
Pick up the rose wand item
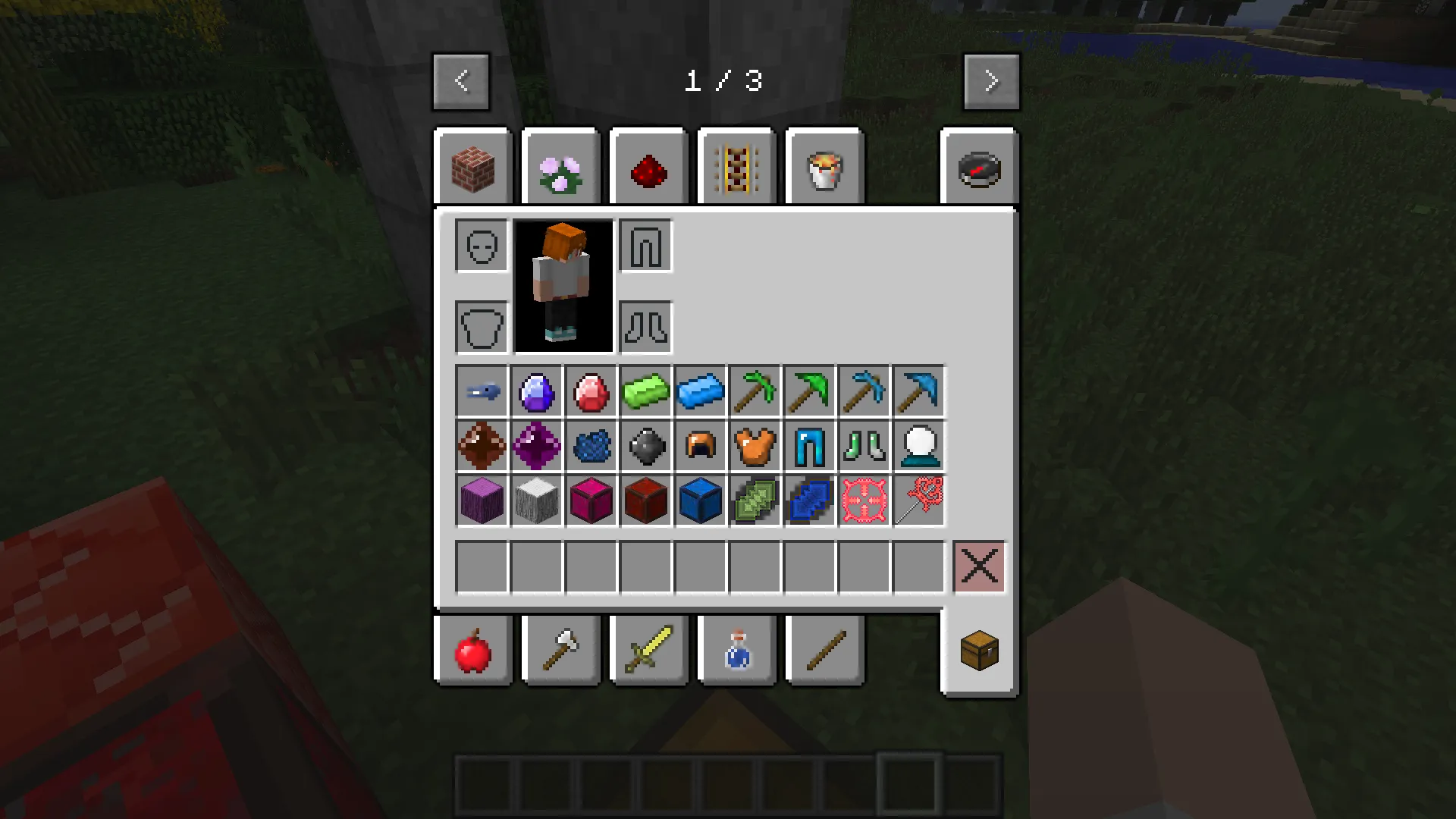pyautogui.click(x=918, y=500)
